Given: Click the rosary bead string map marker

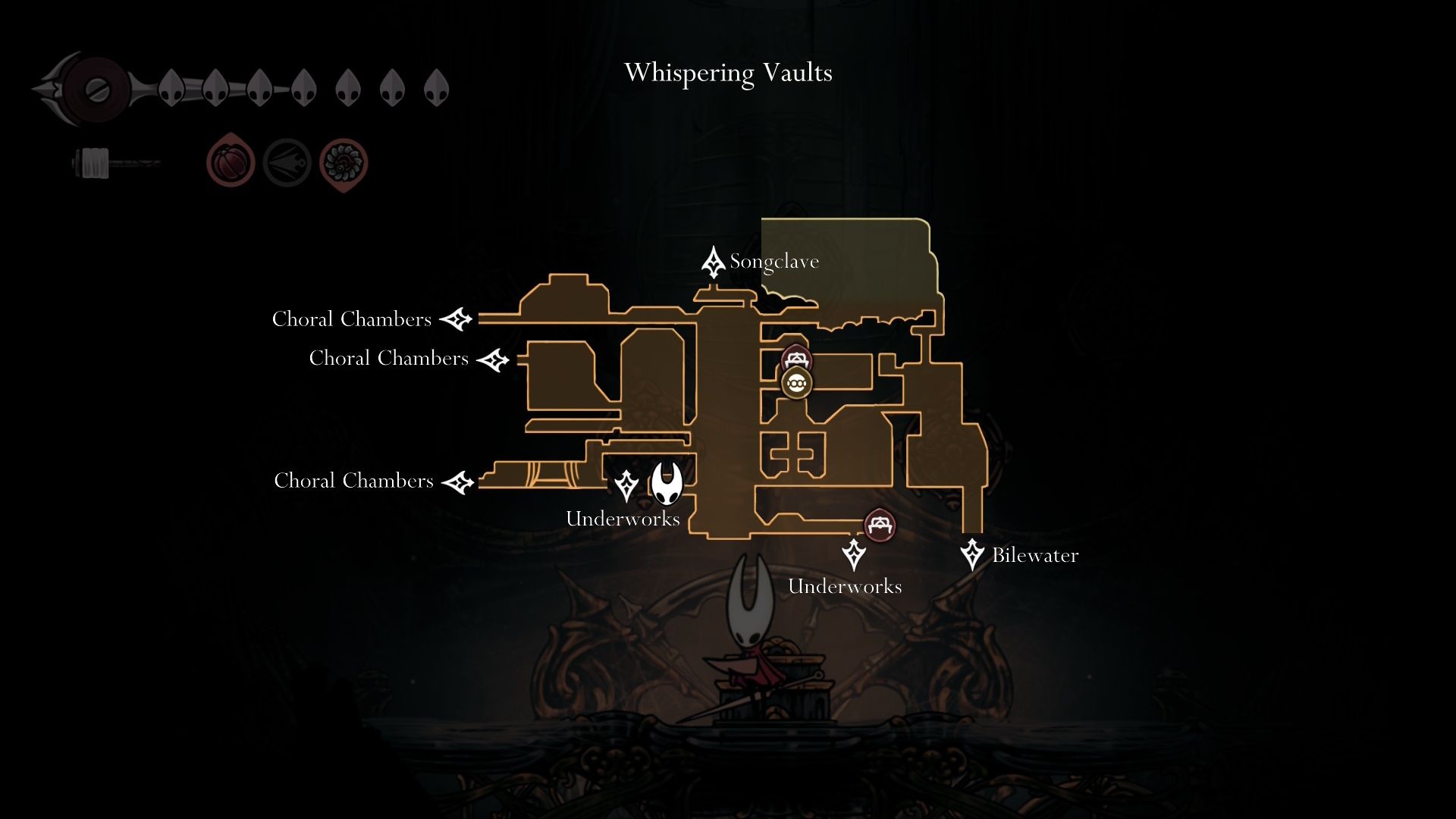Looking at the screenshot, I should (x=796, y=384).
